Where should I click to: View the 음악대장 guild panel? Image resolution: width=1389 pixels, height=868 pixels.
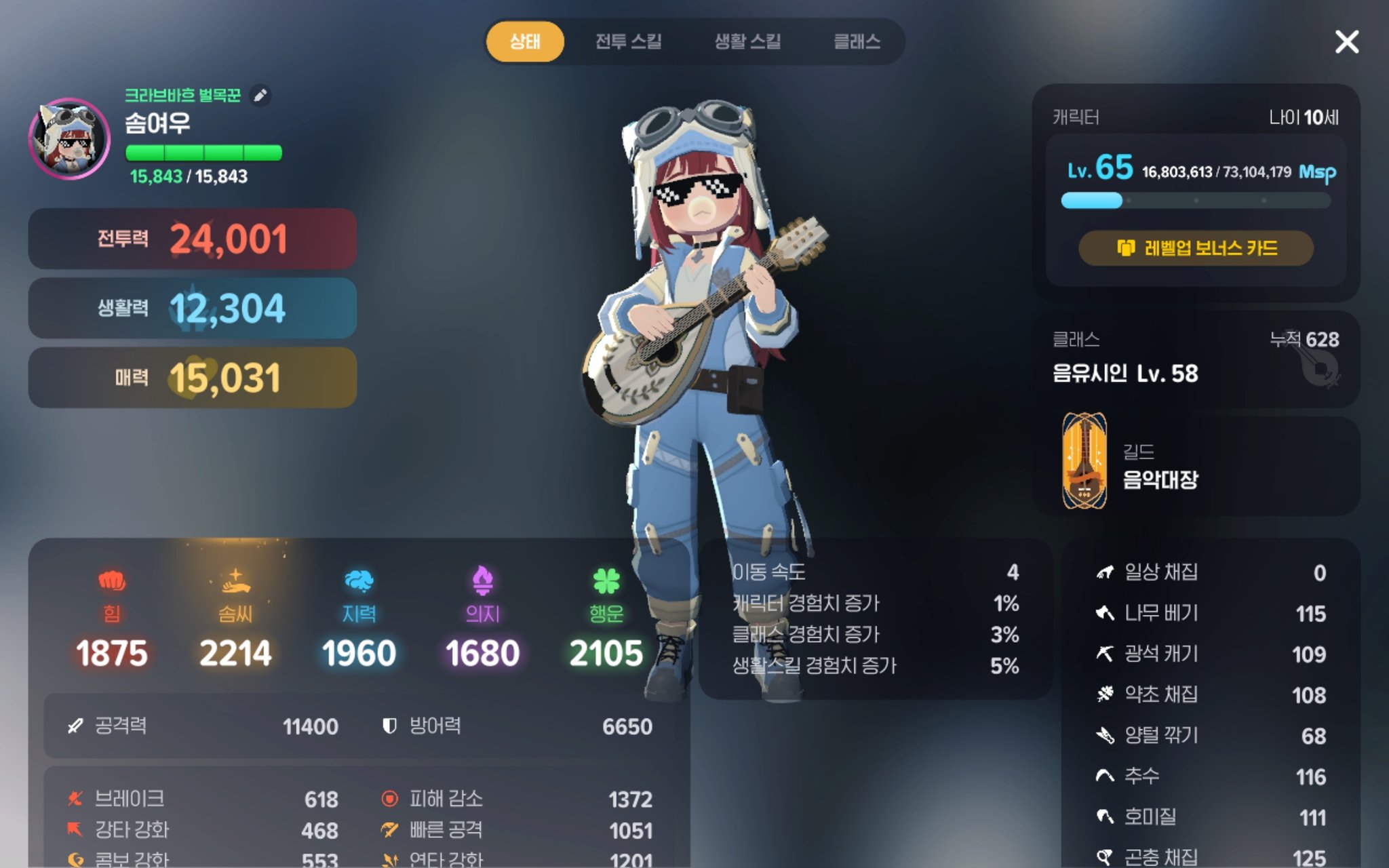click(x=1195, y=467)
